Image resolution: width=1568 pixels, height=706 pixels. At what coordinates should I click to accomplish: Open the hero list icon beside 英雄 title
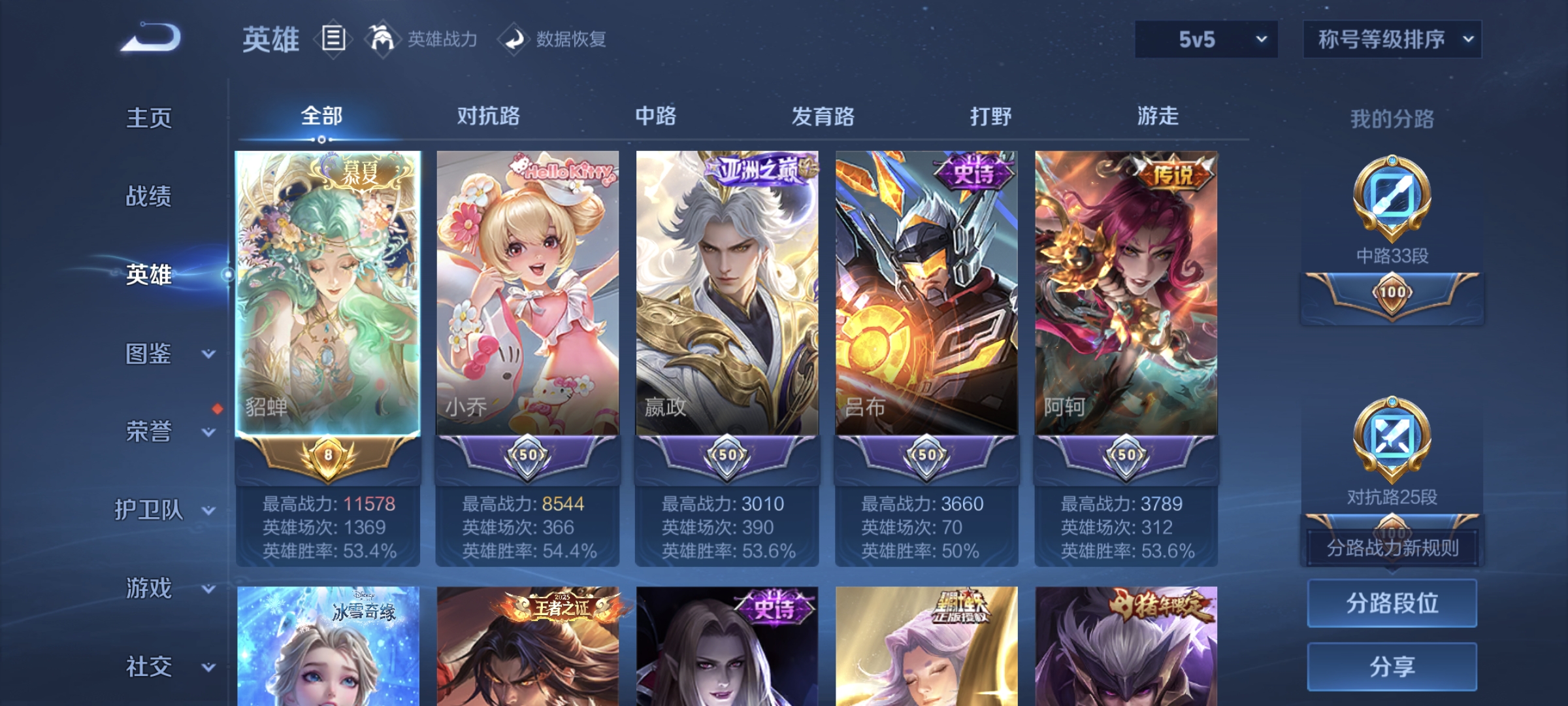pos(332,39)
